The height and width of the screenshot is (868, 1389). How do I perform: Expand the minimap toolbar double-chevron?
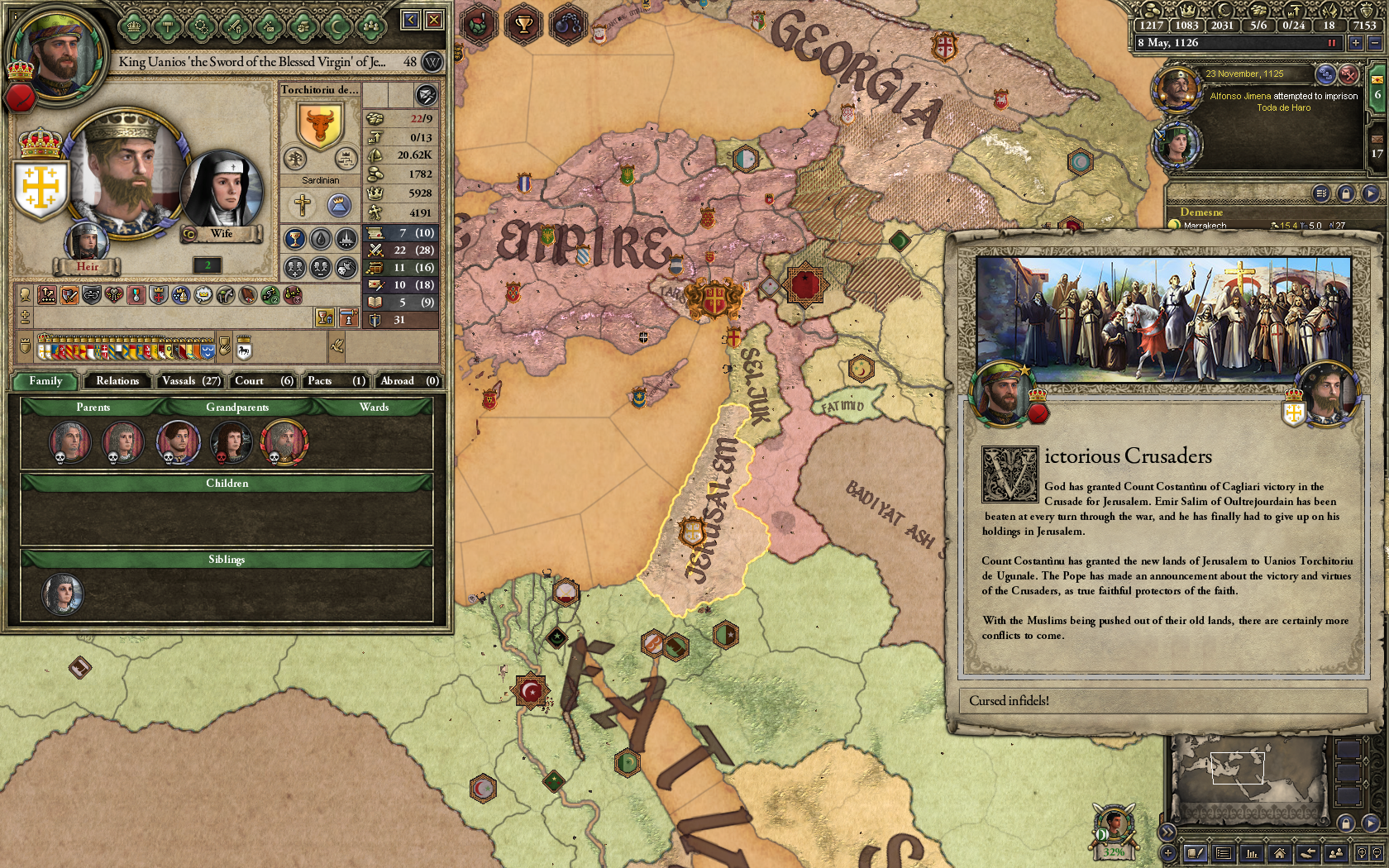click(x=1167, y=832)
